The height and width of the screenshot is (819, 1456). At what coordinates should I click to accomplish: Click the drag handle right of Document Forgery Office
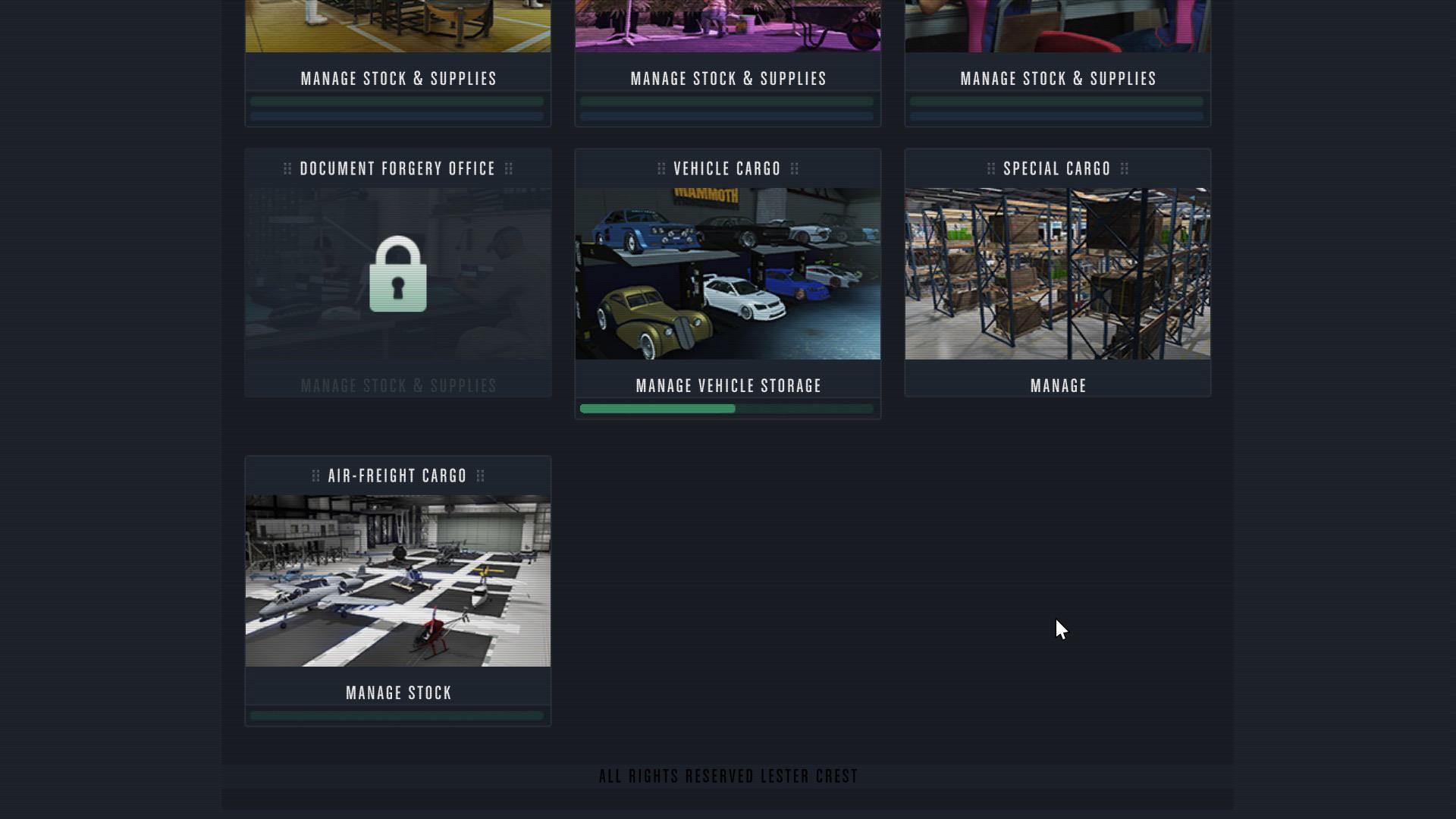[509, 168]
